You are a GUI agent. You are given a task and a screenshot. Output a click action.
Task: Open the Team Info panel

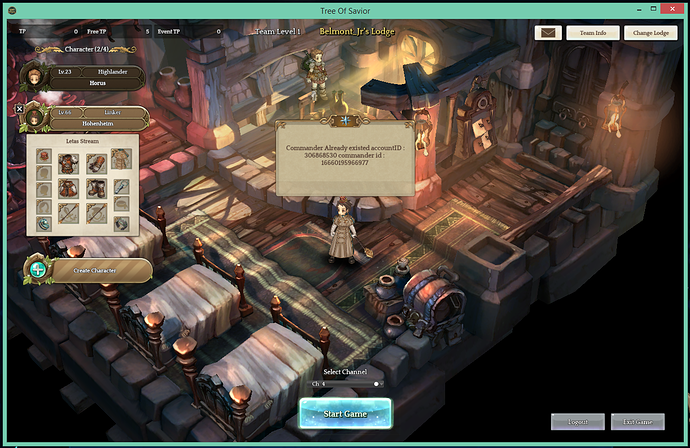pos(593,33)
